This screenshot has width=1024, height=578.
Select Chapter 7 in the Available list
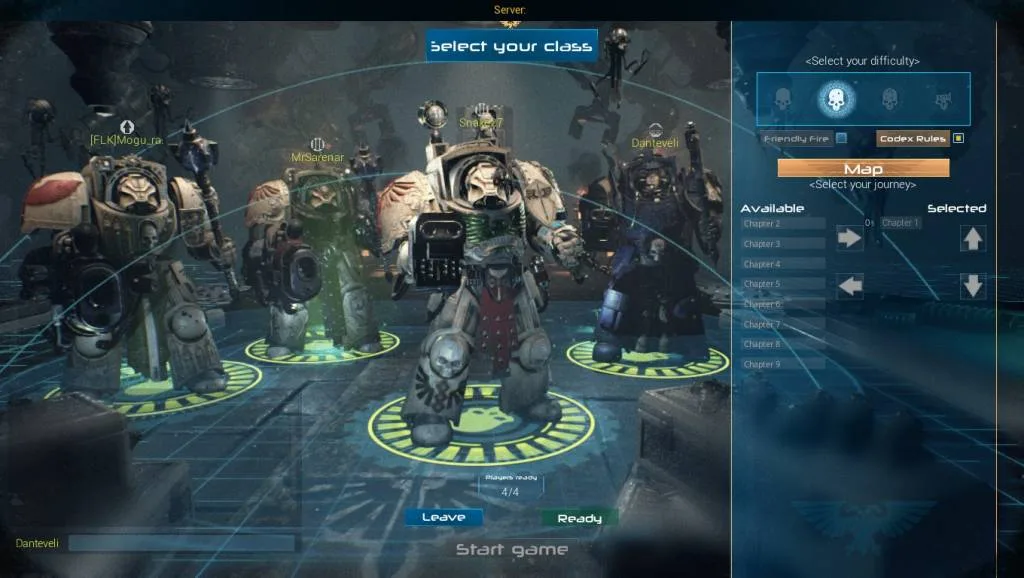(782, 324)
